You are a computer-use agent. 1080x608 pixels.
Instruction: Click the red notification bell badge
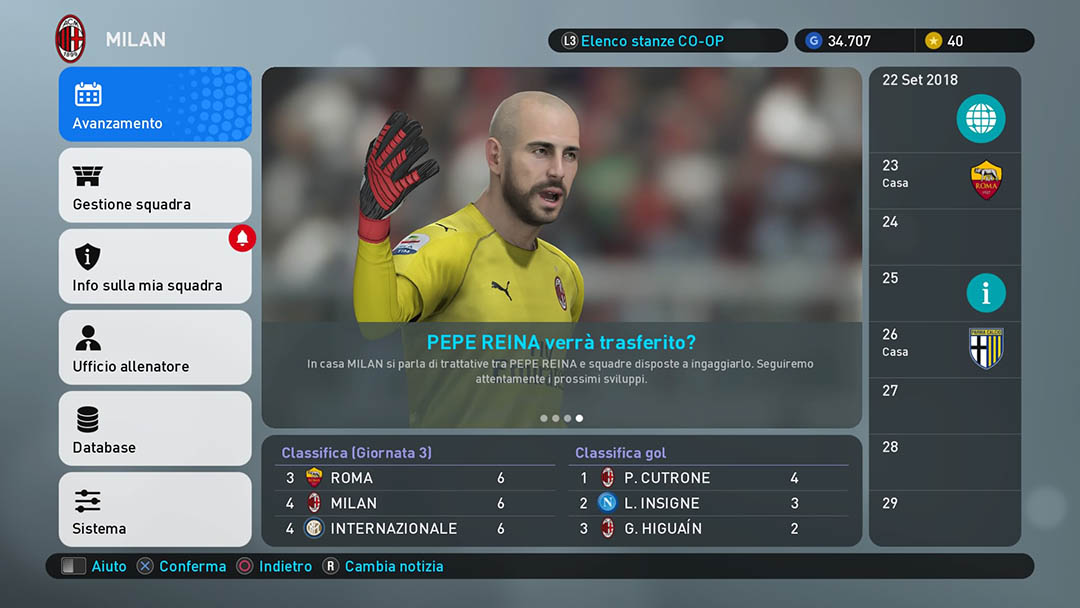click(x=242, y=238)
